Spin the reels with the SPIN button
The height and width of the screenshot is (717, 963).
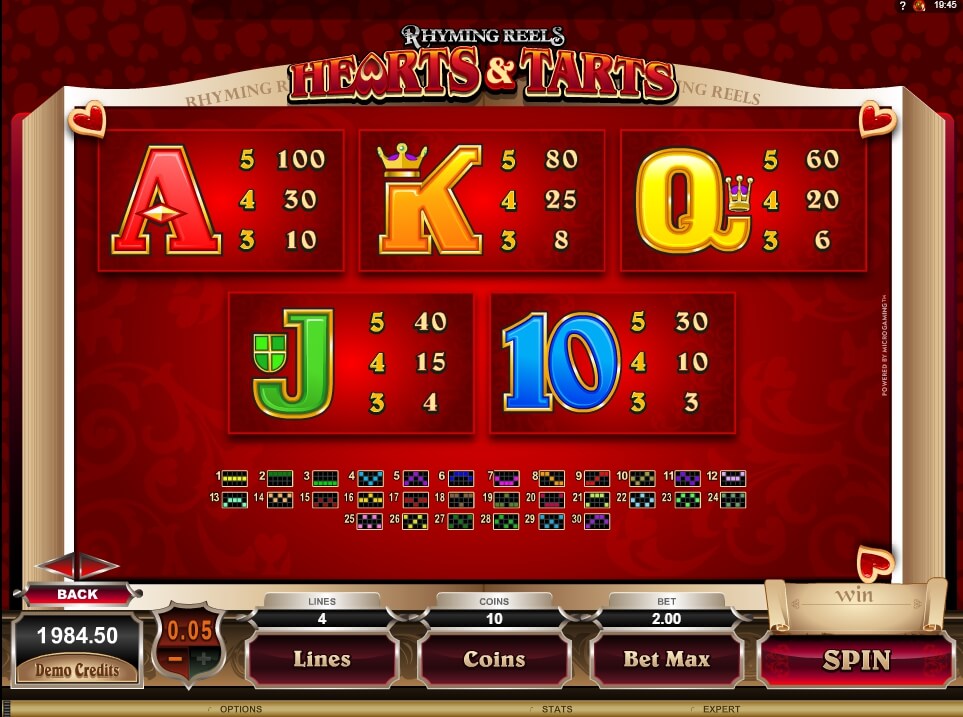point(857,660)
